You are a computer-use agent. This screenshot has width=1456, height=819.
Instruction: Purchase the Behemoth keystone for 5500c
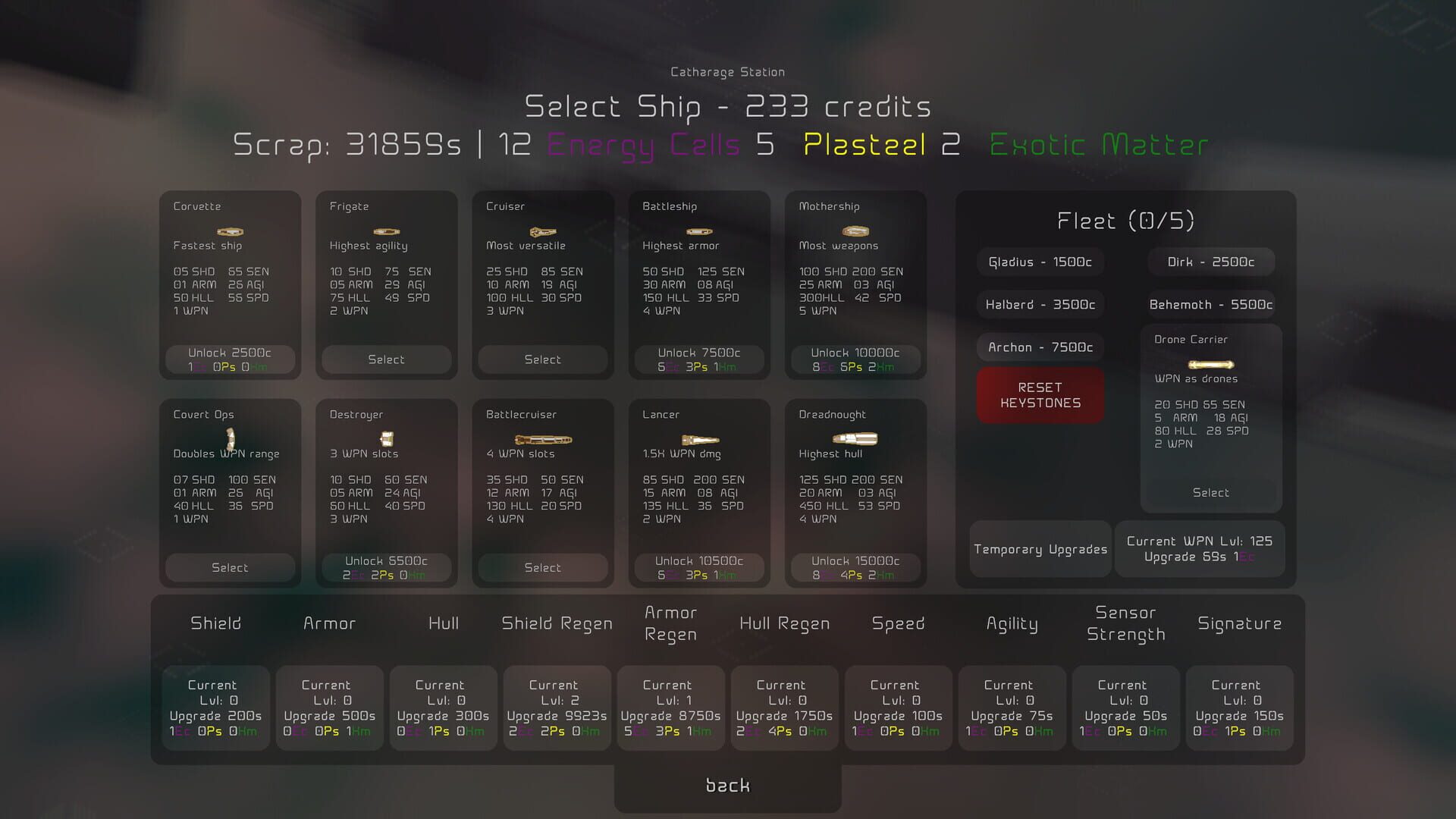(1211, 304)
